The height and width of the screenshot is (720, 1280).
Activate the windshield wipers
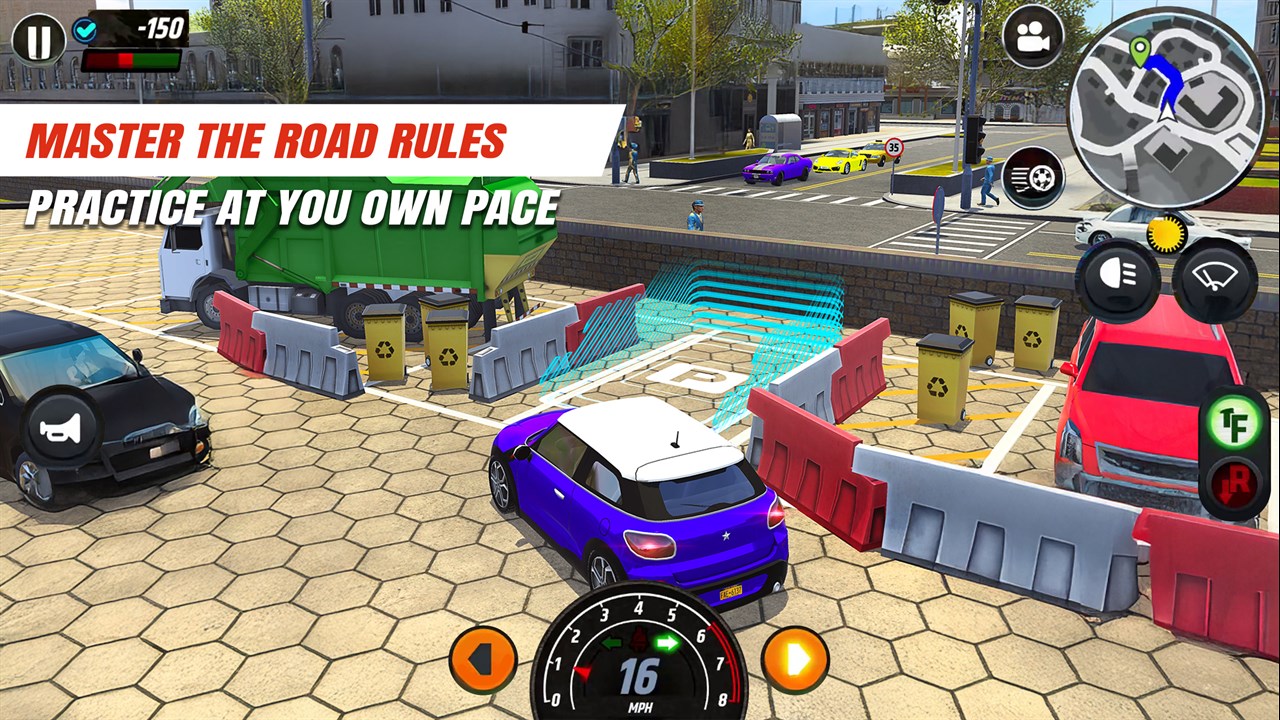[x=1214, y=281]
